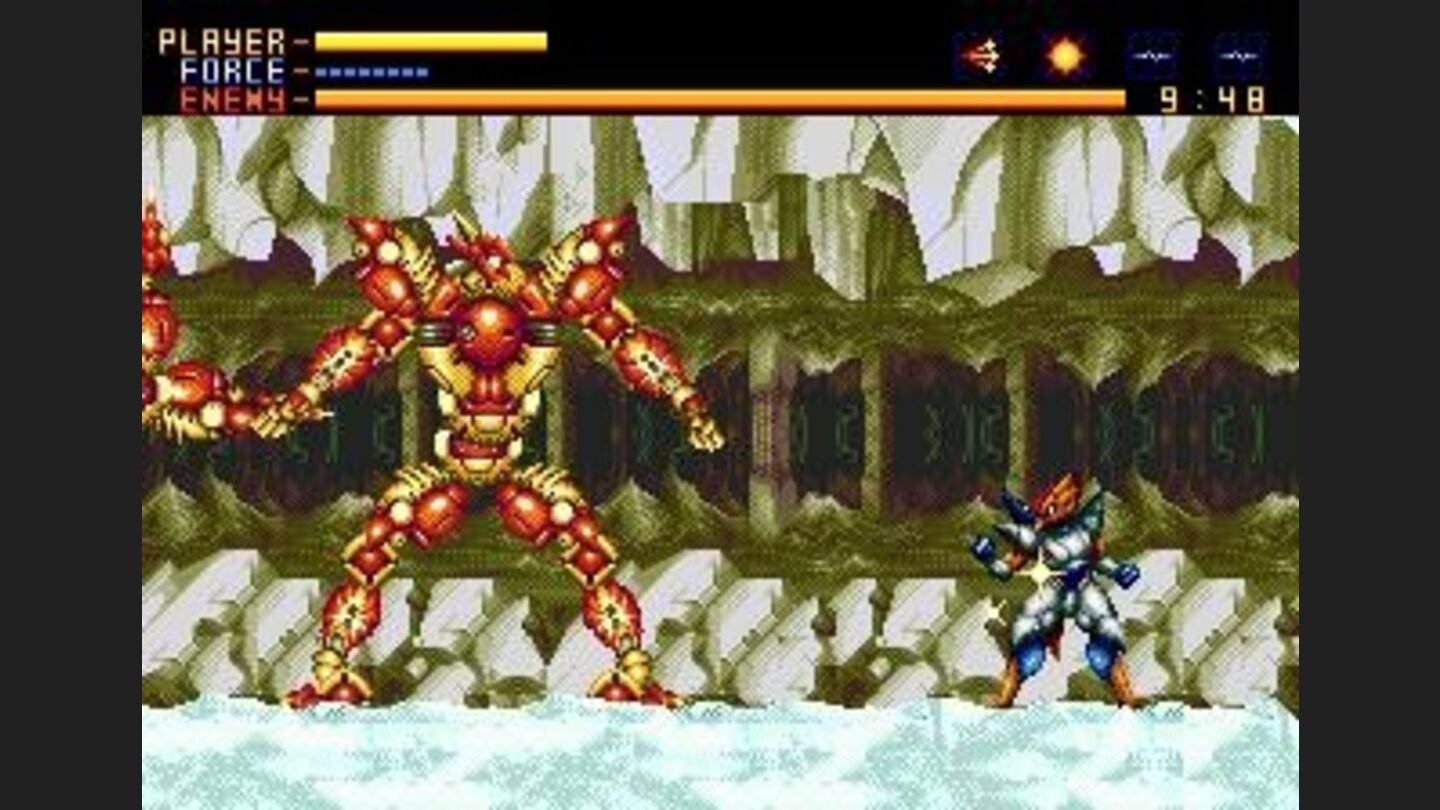Click the second empty wave weapon slot

tap(1240, 55)
